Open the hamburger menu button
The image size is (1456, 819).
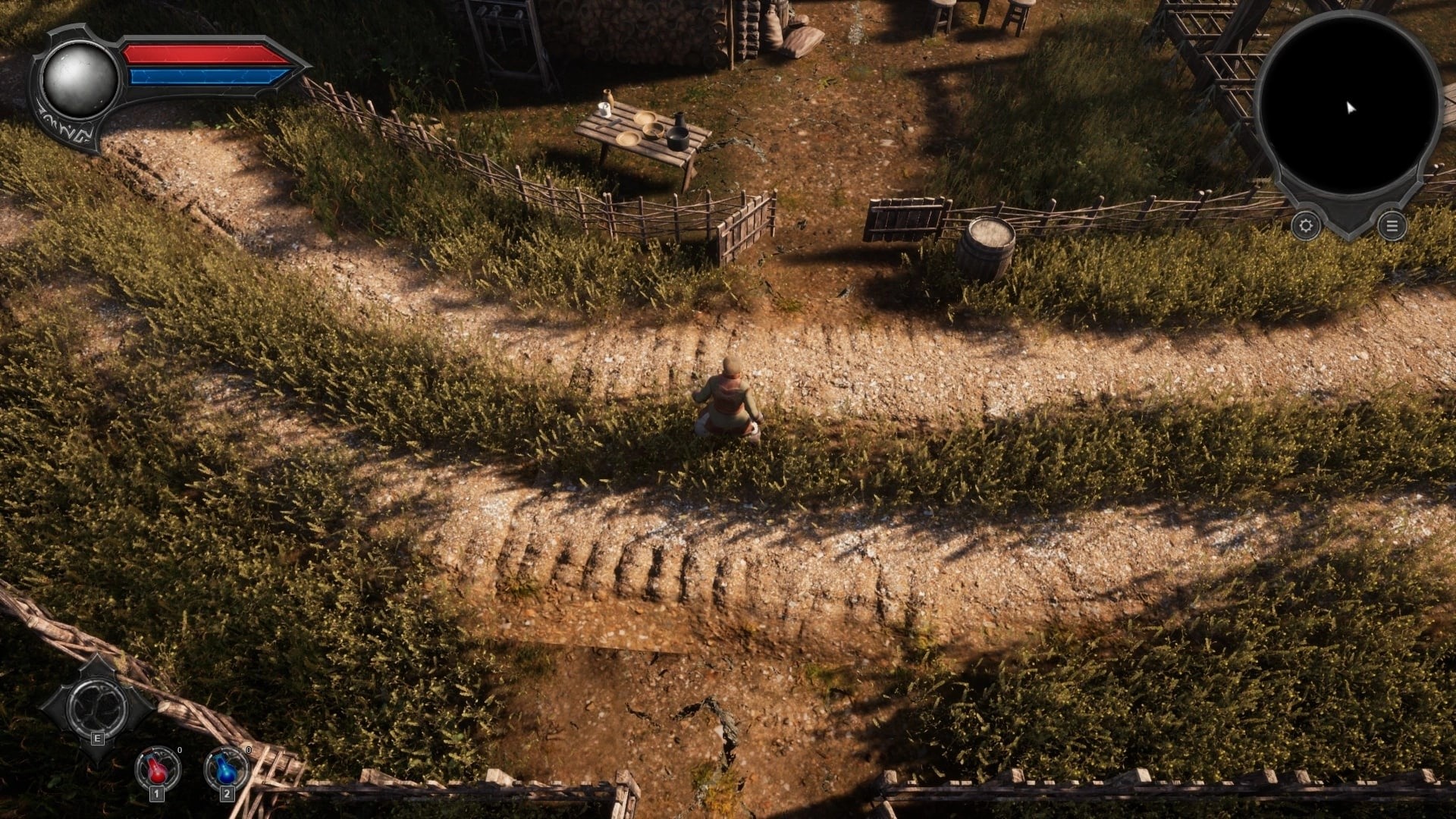pos(1392,225)
